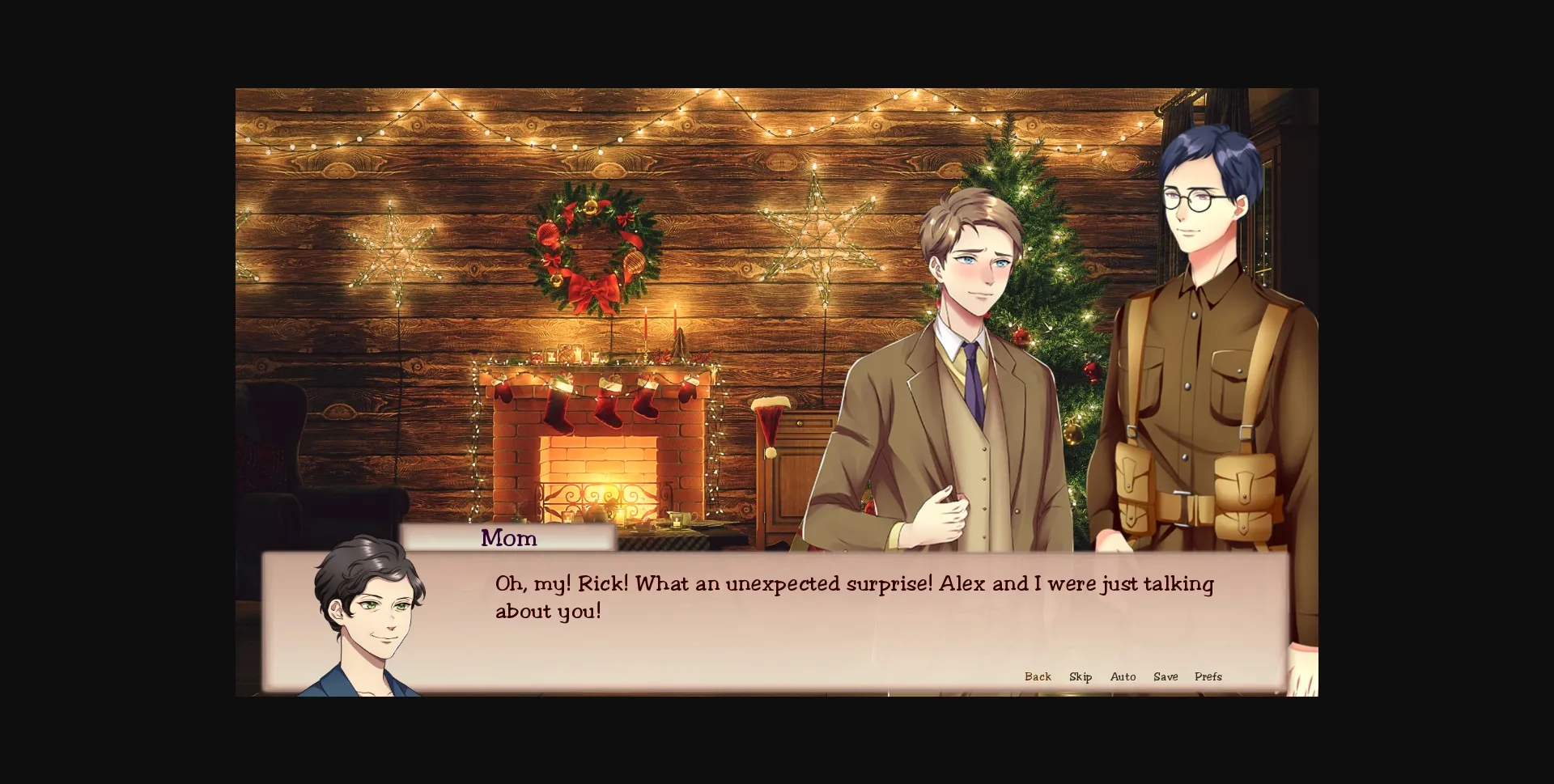Open the Prefs settings menu
This screenshot has width=1554, height=784.
[x=1208, y=676]
